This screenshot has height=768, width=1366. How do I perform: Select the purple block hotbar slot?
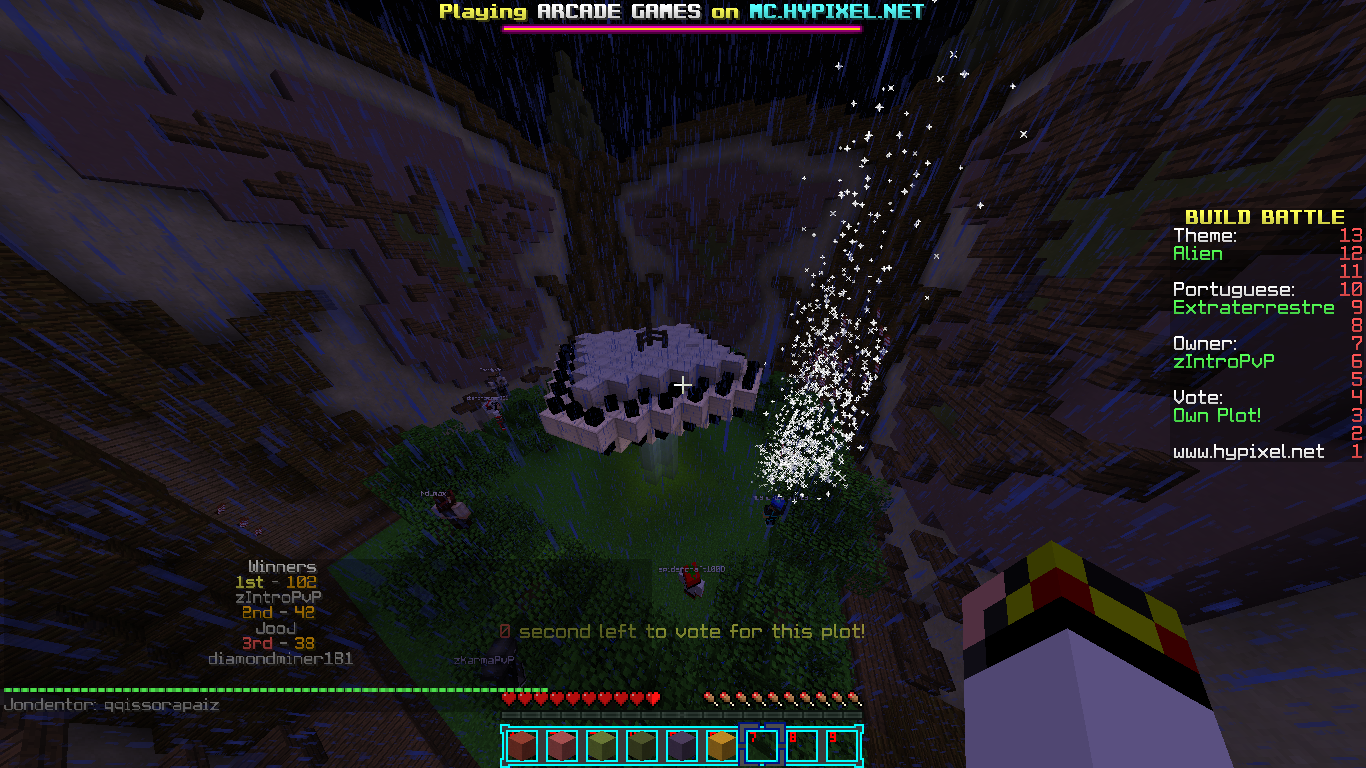click(680, 745)
